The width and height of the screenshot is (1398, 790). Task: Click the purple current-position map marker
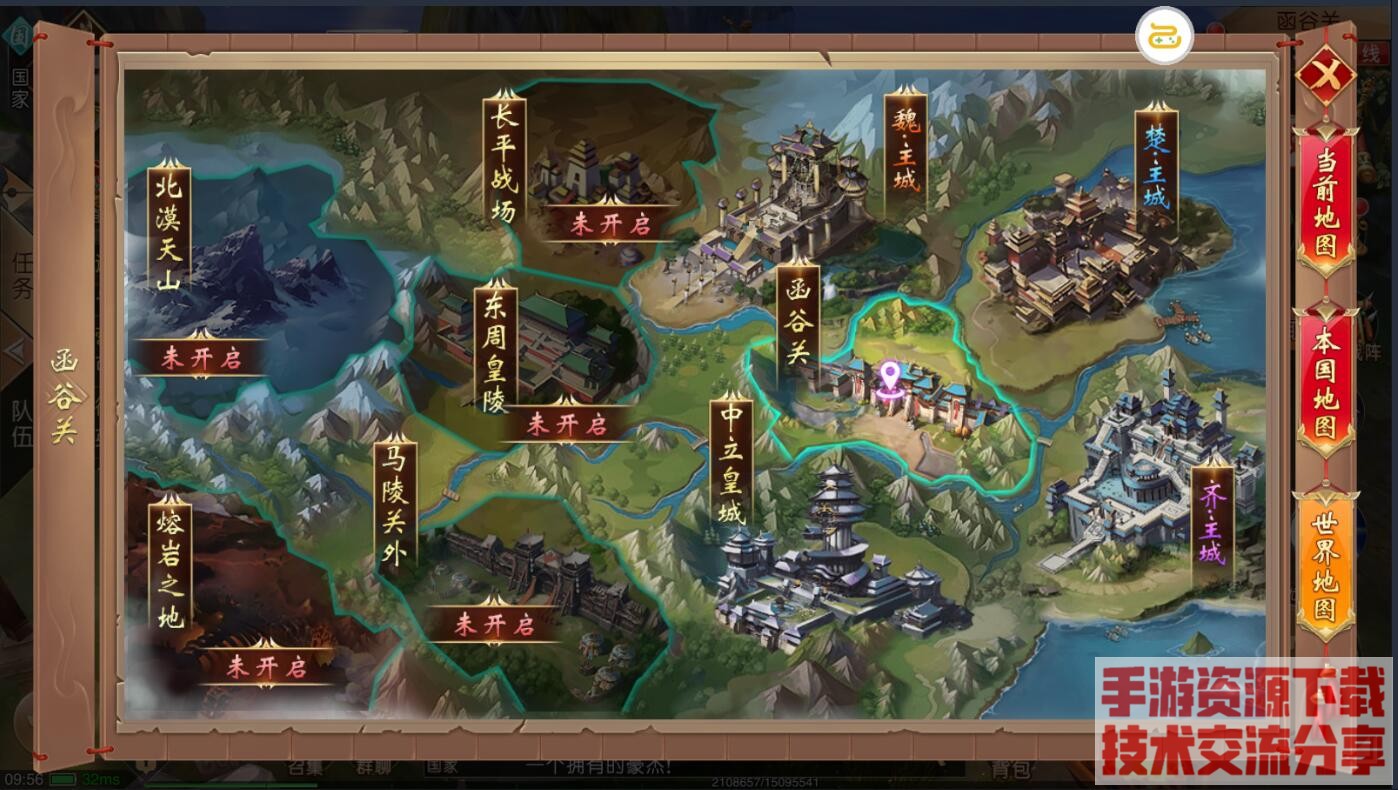coord(887,381)
